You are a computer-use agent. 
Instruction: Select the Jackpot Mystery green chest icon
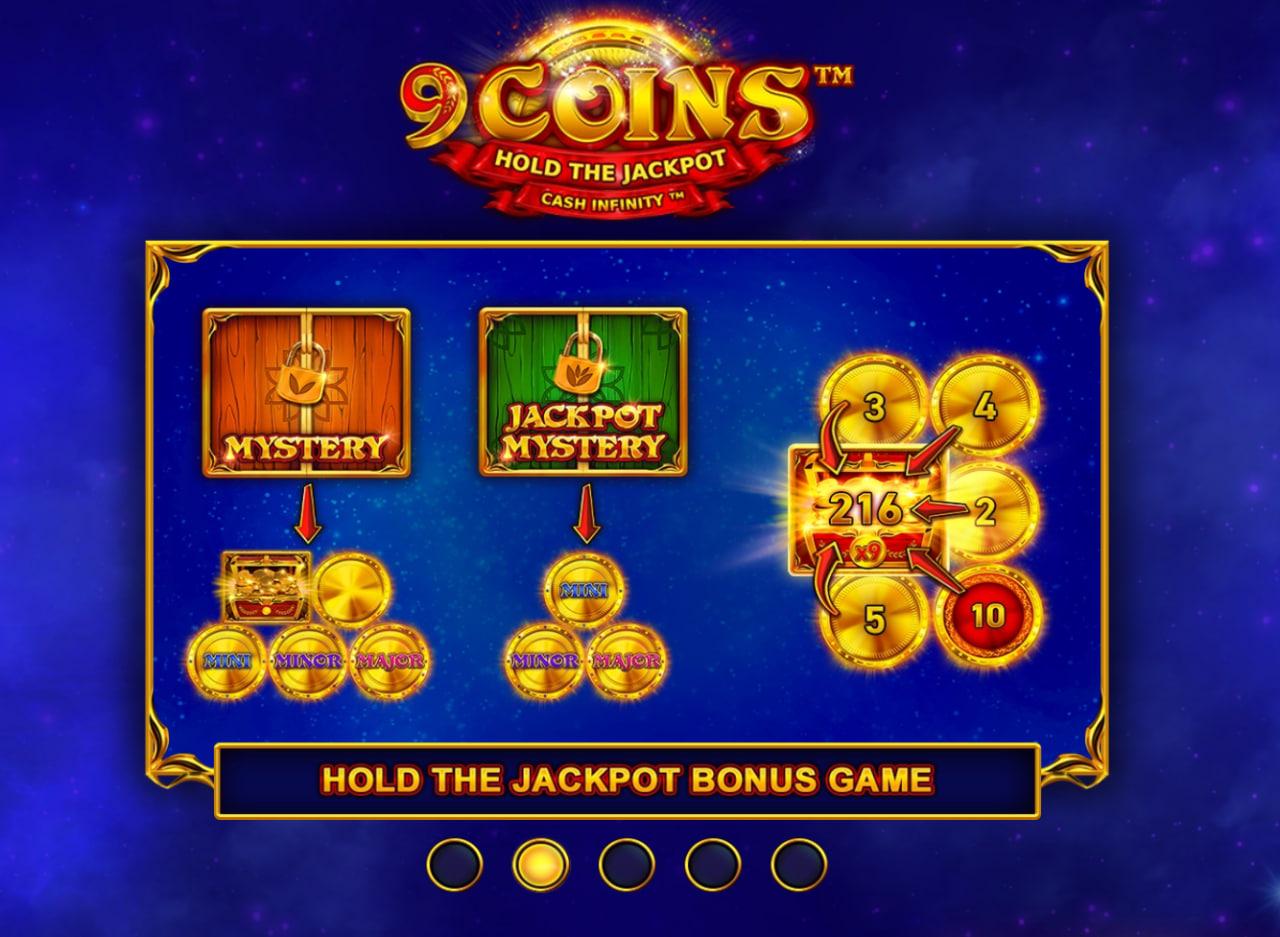tap(582, 390)
